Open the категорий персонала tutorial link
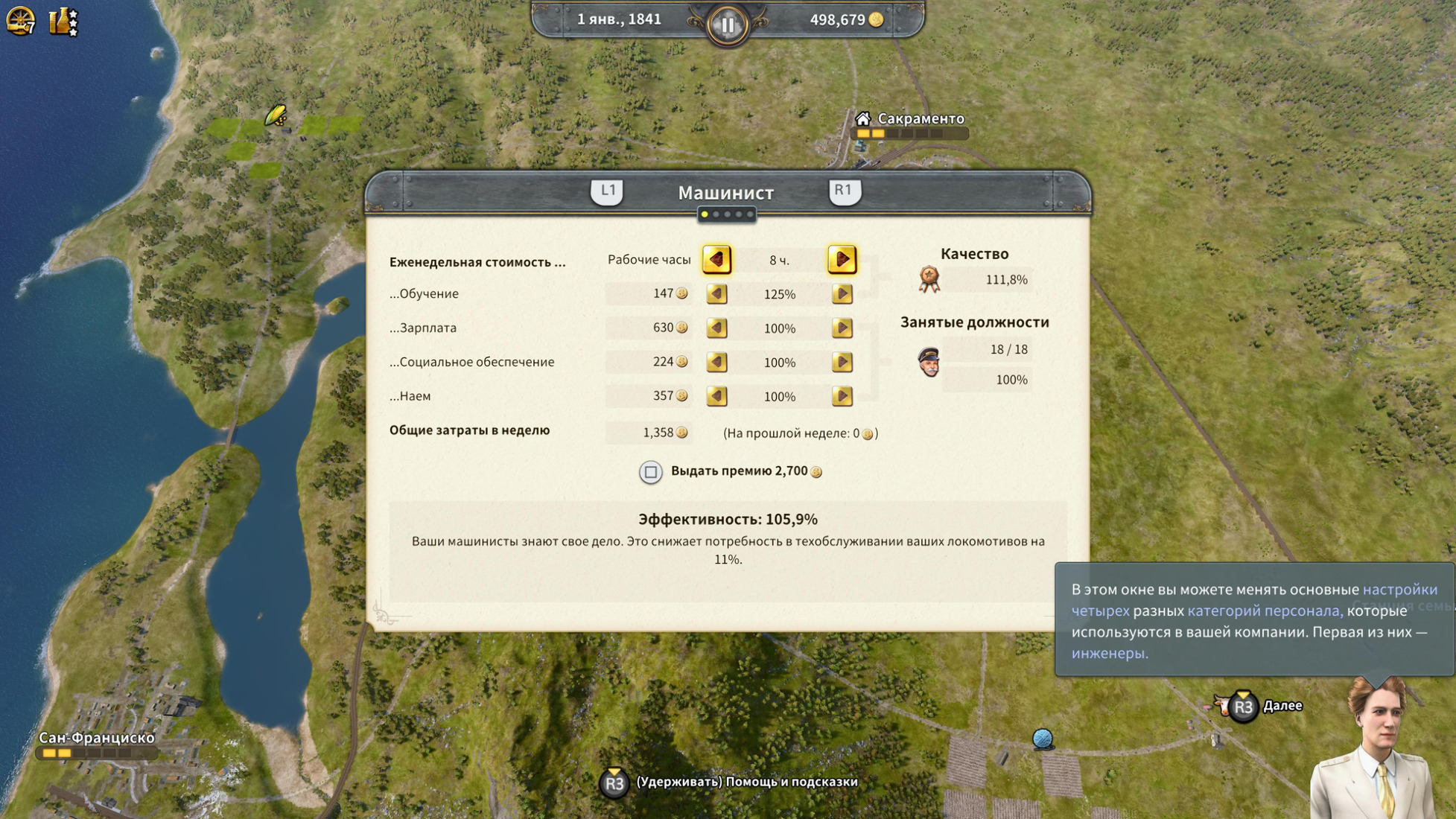Viewport: 1456px width, 819px height. pyautogui.click(x=1264, y=611)
